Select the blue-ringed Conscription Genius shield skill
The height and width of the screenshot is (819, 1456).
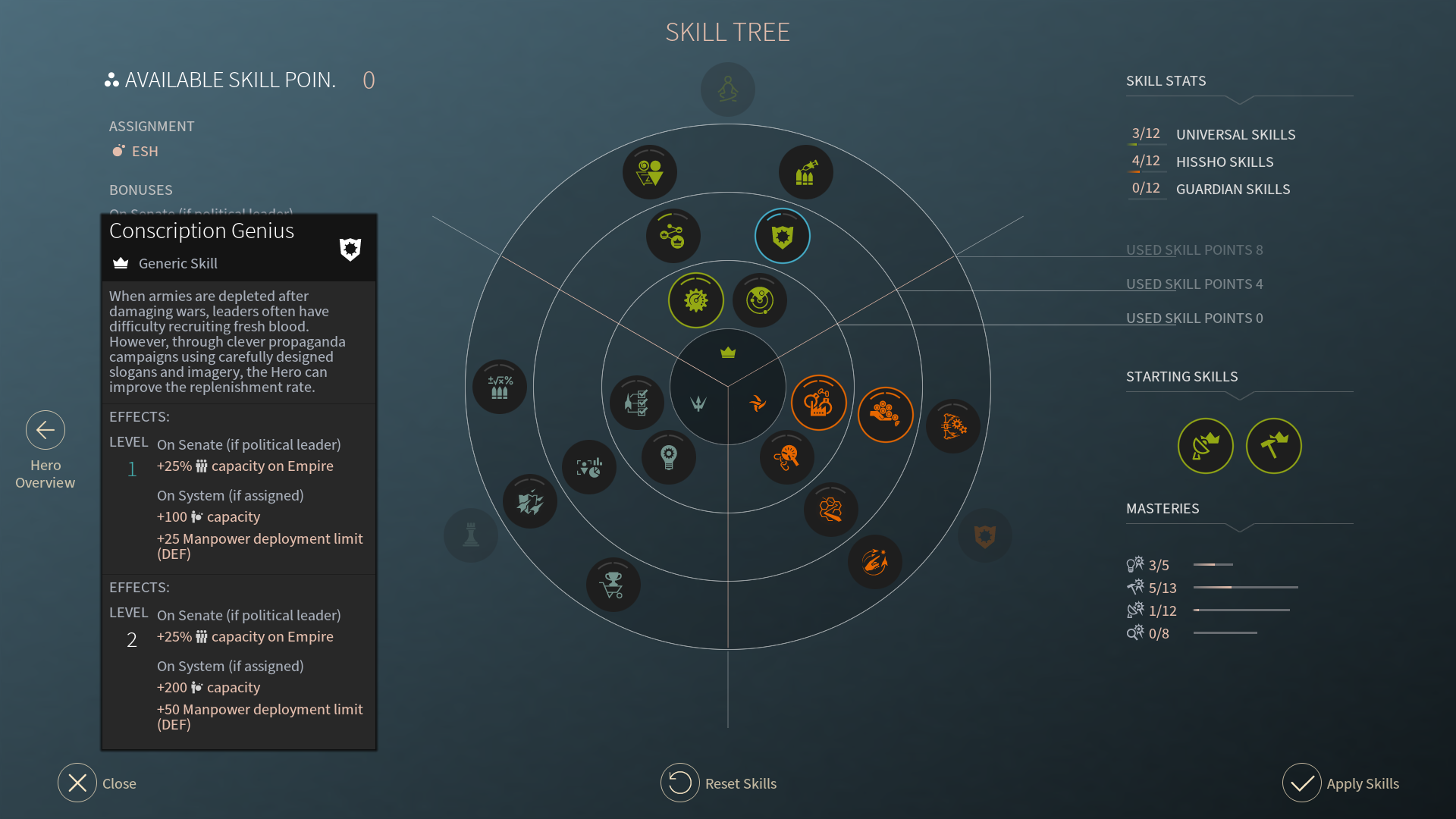tap(783, 236)
